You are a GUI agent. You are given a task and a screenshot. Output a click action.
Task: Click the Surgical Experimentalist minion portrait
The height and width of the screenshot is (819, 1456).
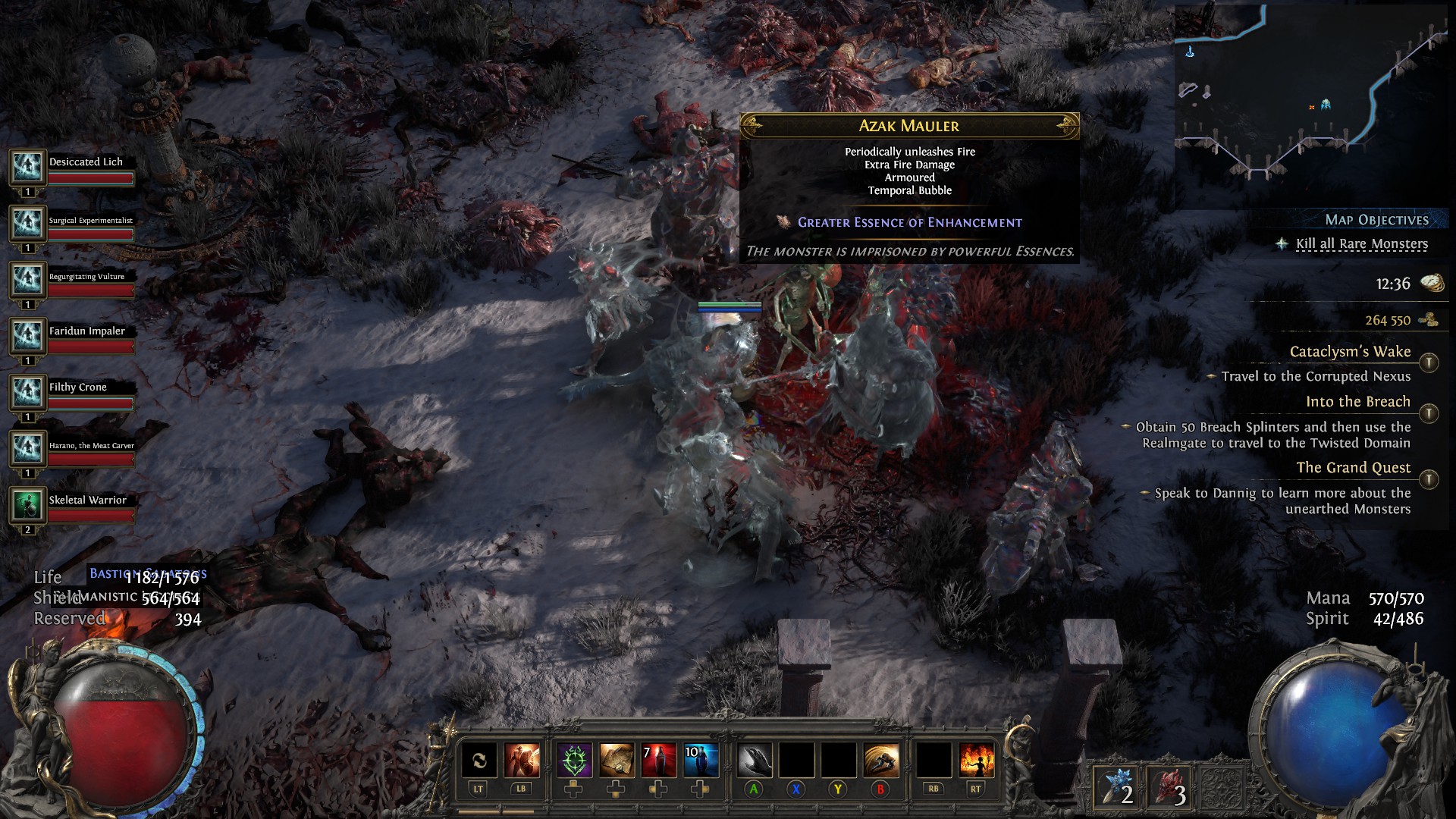coord(28,224)
